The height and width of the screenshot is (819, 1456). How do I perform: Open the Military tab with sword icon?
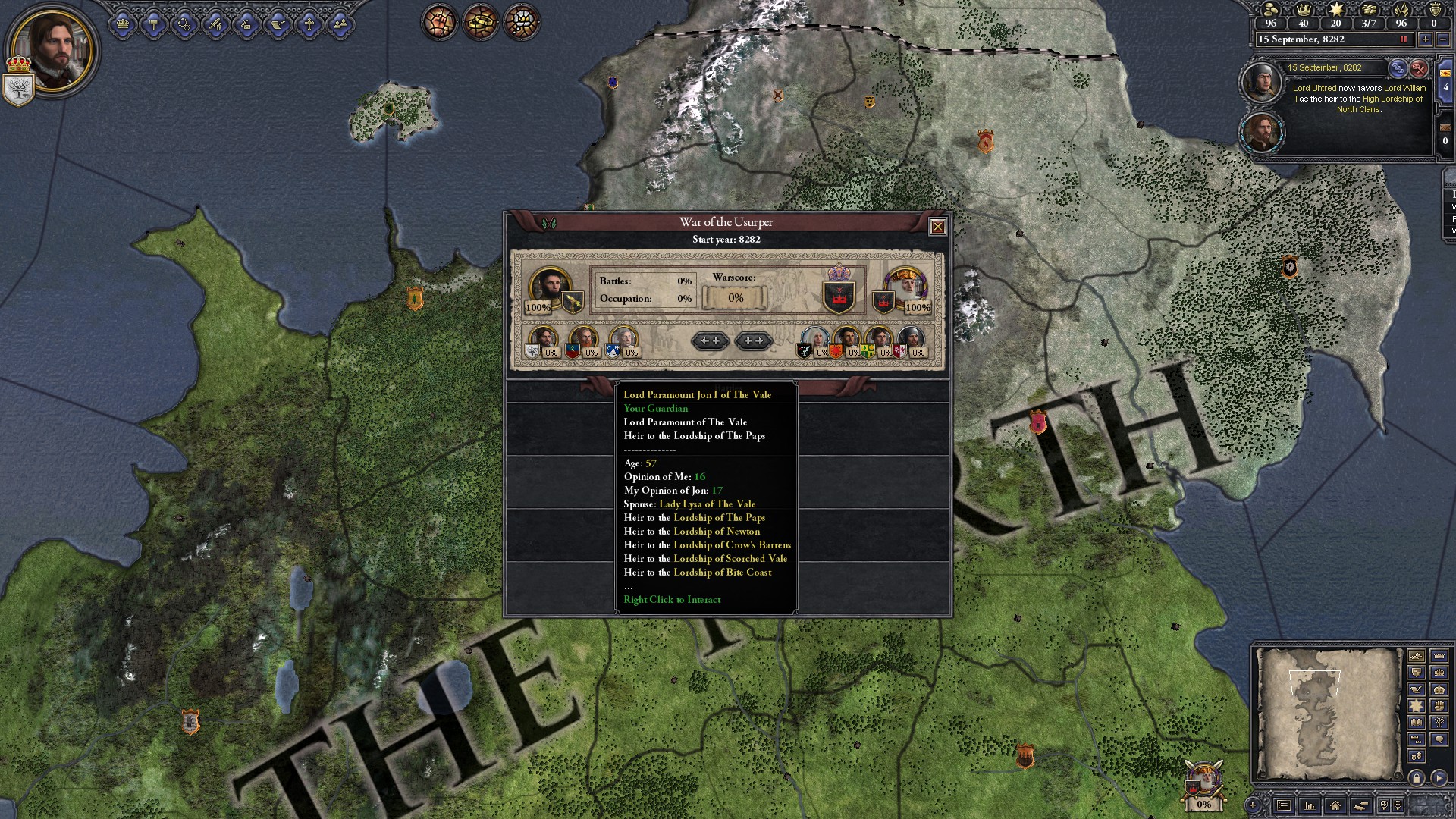[216, 25]
